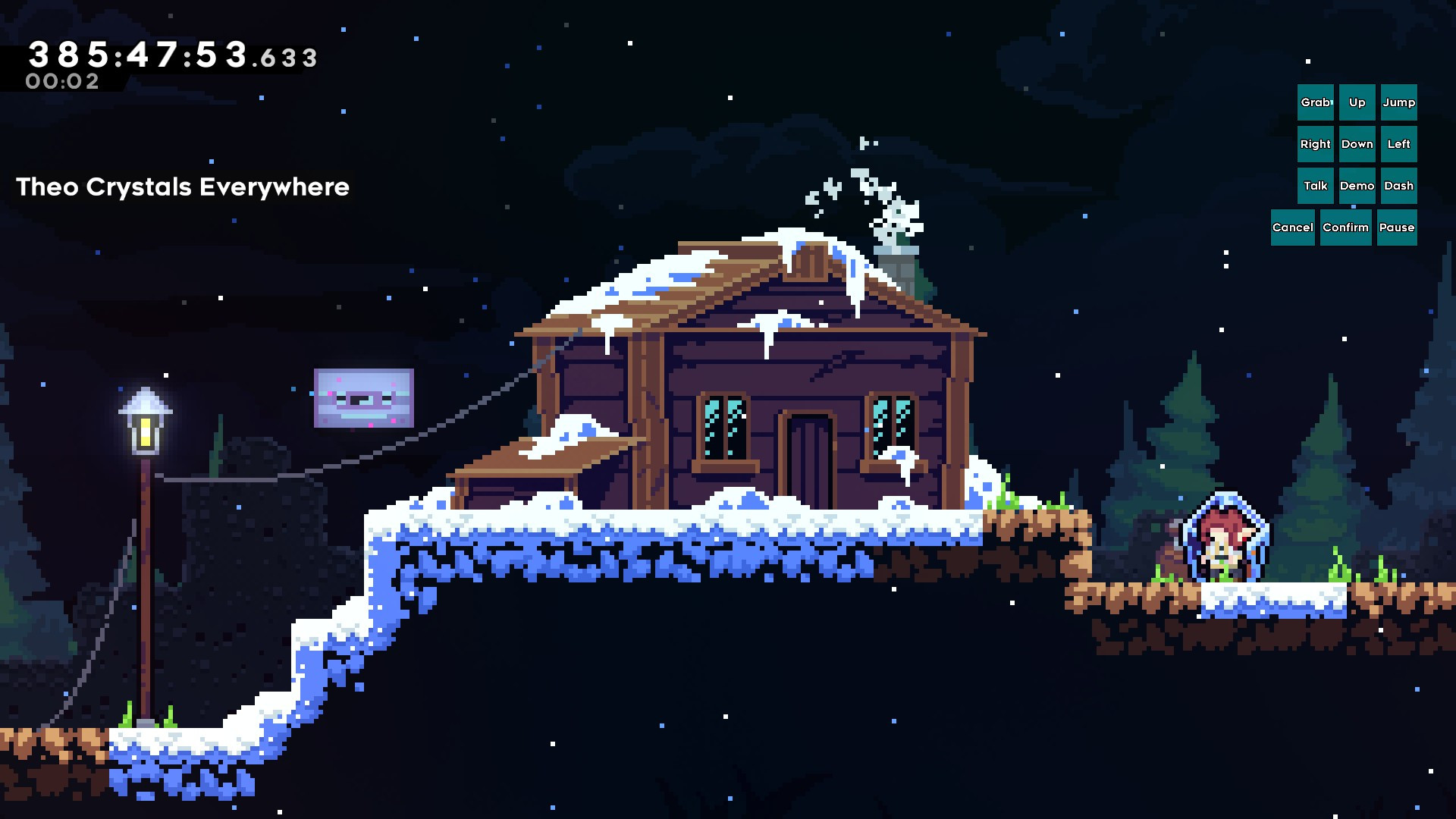Screen dimensions: 1456x819
Task: Tap the Dash button
Action: tap(1398, 185)
